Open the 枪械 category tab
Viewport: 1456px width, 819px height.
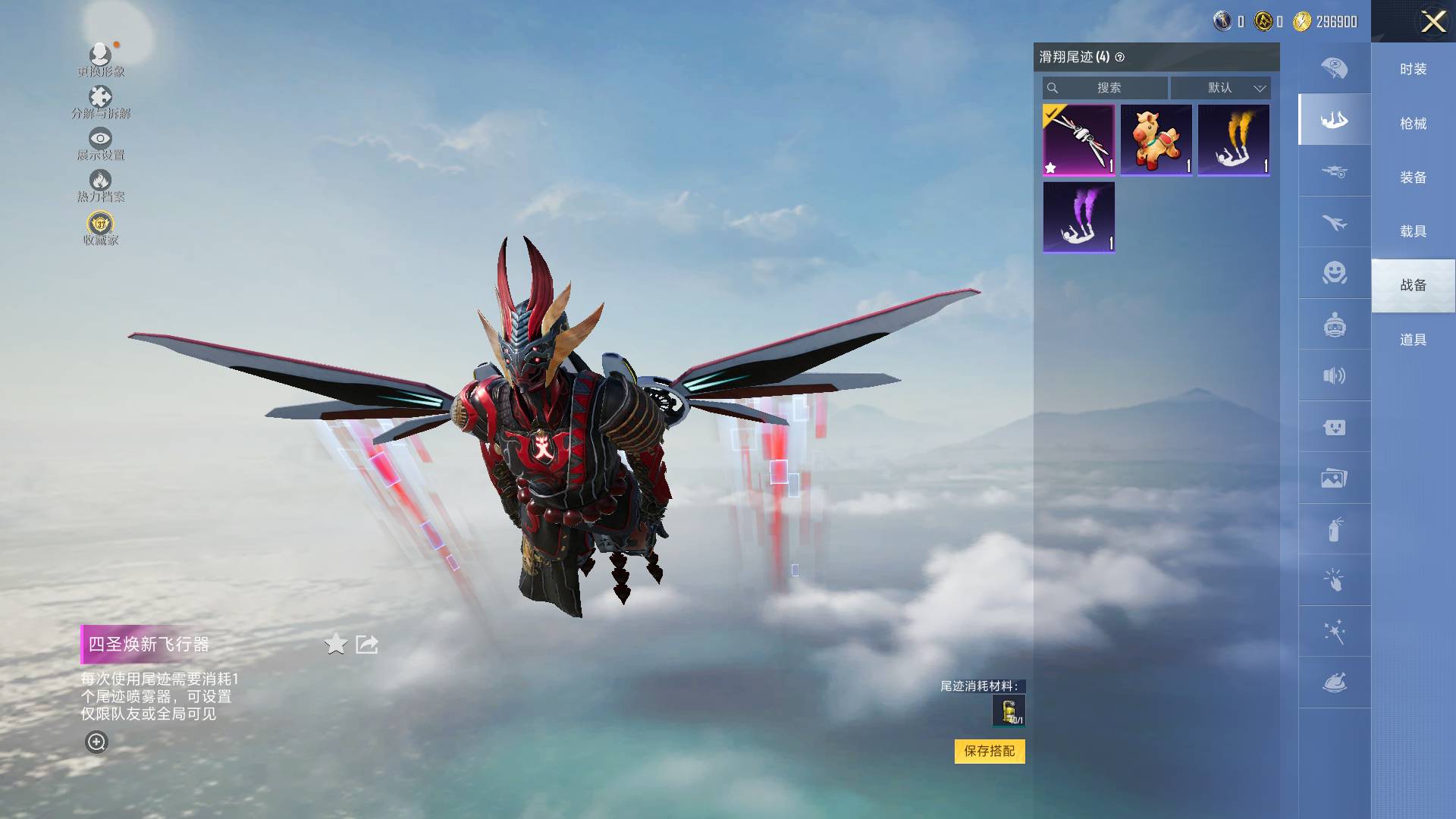[1413, 124]
